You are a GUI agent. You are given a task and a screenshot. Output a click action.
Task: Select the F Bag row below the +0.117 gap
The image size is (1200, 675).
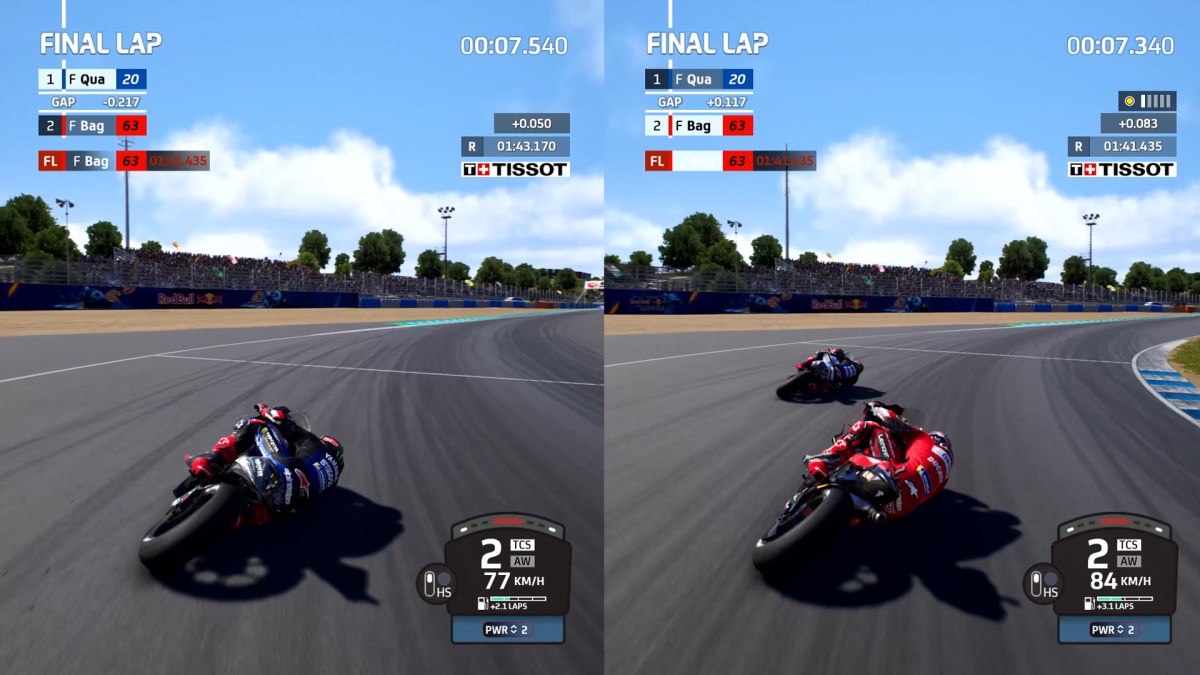pyautogui.click(x=699, y=126)
